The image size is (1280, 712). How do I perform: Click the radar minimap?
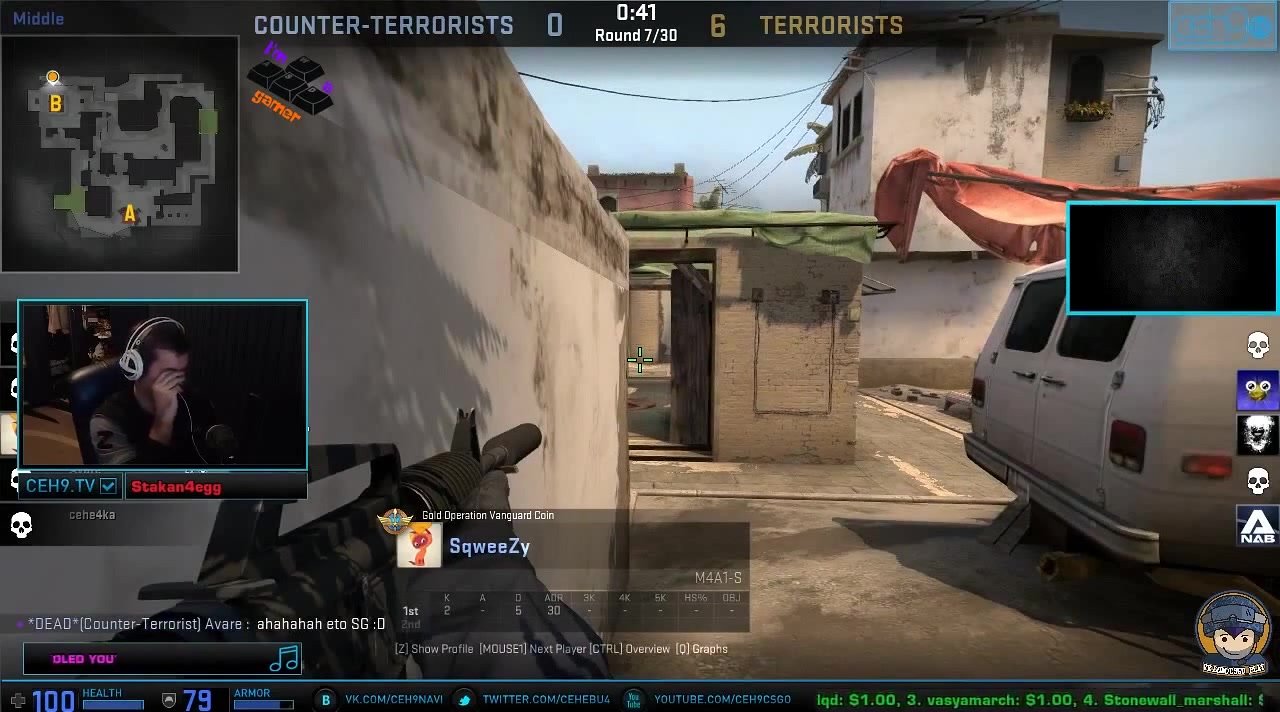(120, 154)
